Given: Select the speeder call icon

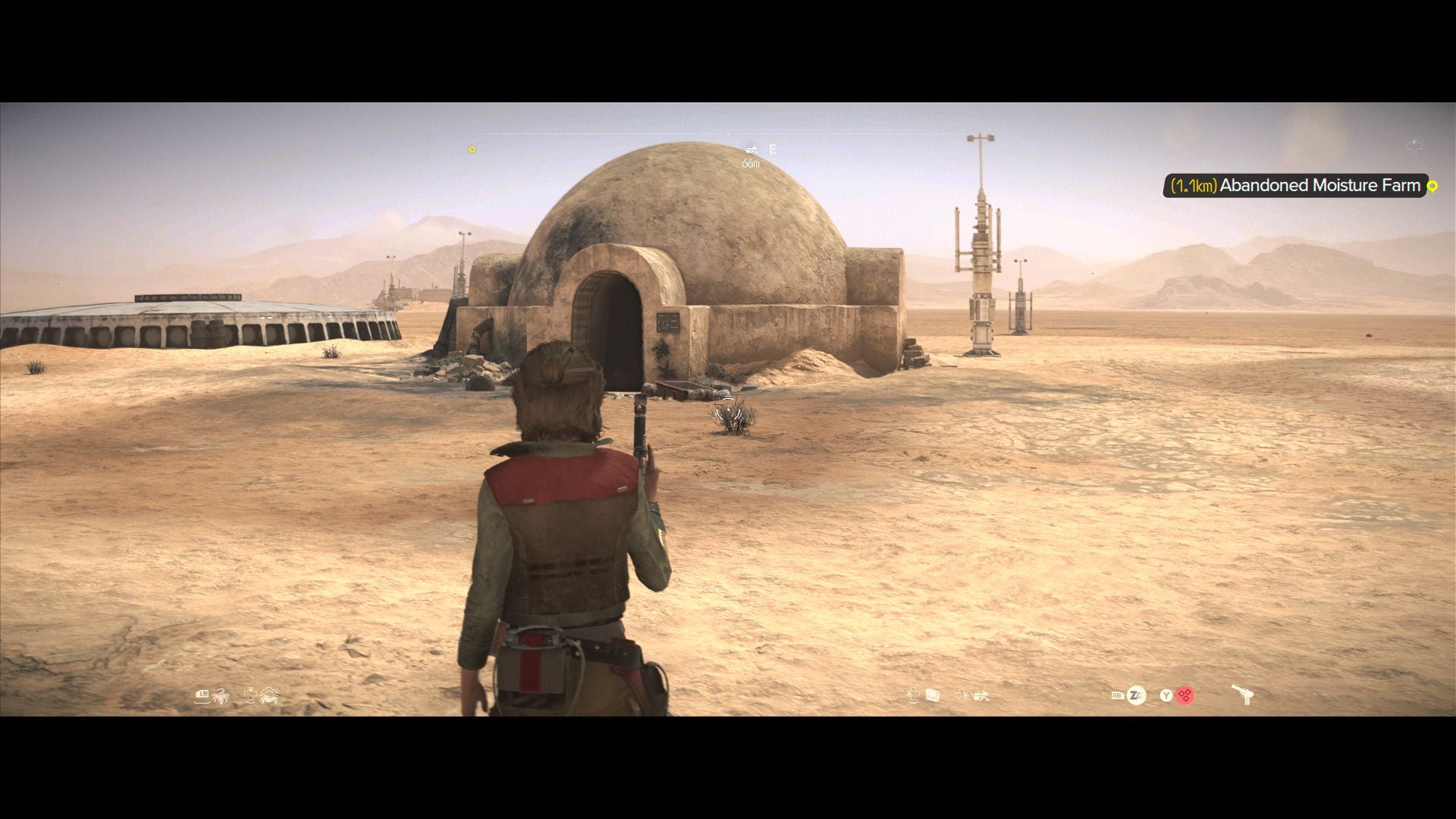Looking at the screenshot, I should (x=981, y=695).
